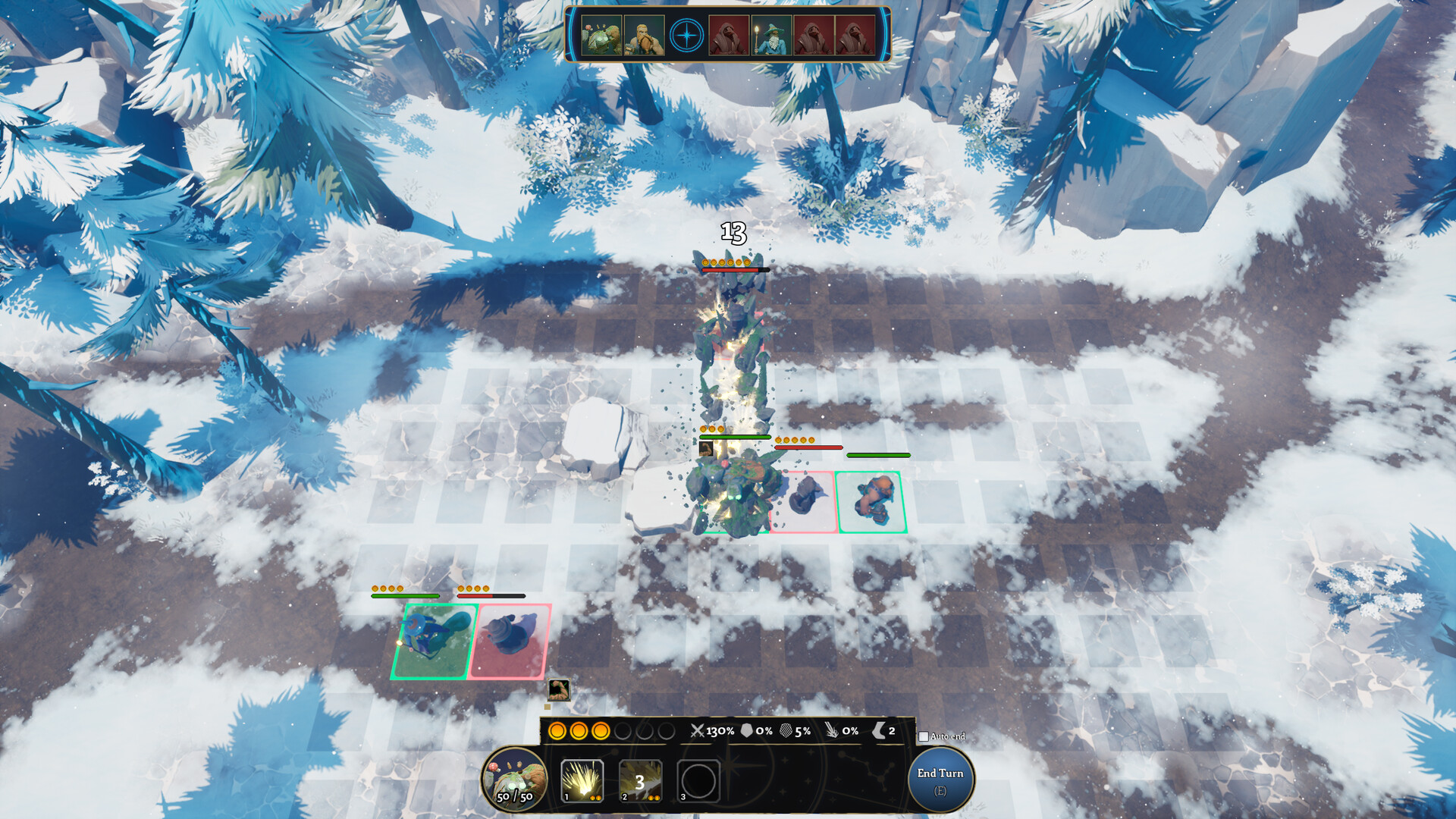
Task: Select the slot 1 burst attack ability
Action: (x=582, y=780)
